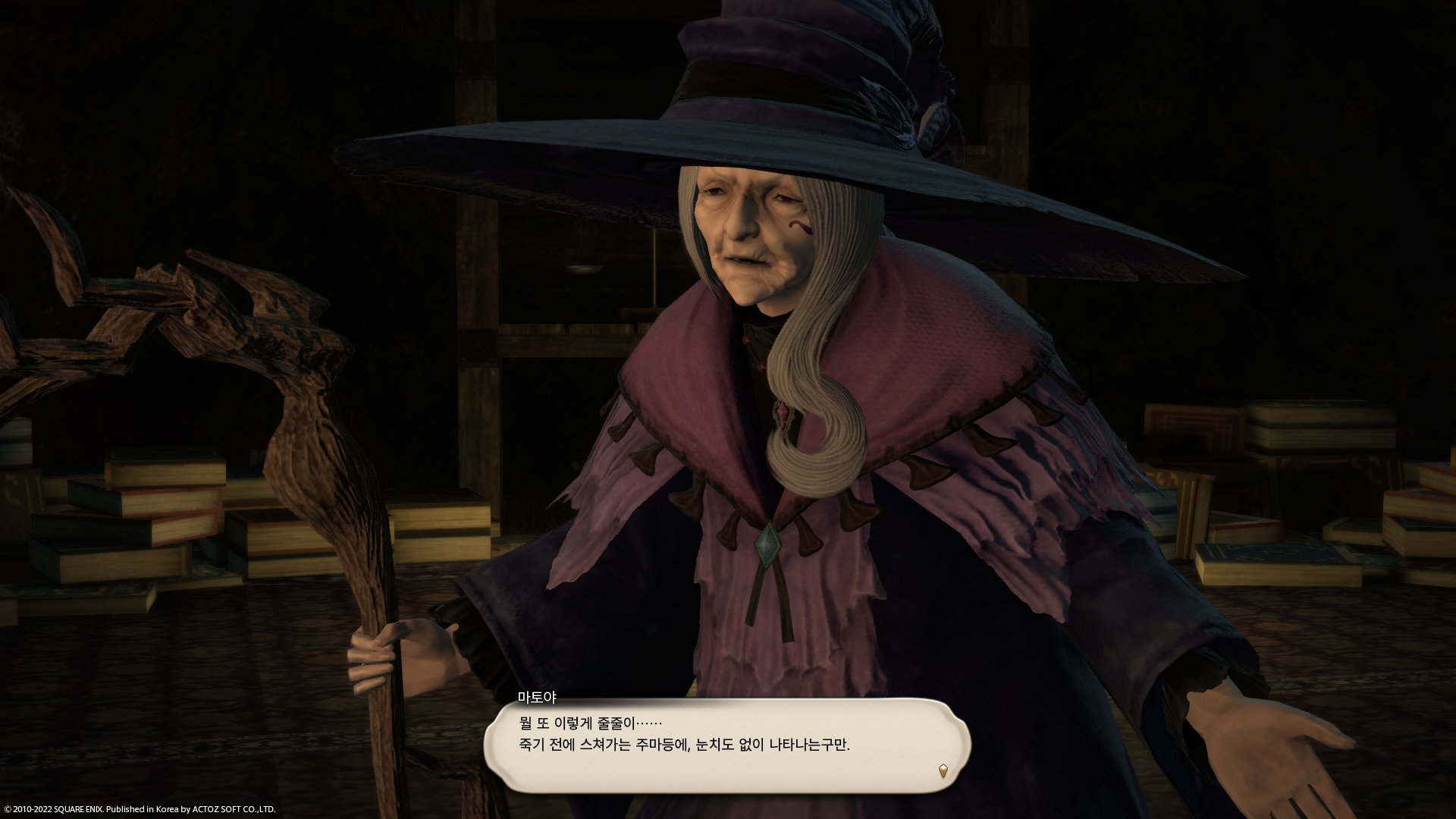
Task: Click the dialogue continue arrow indicator
Action: (943, 771)
